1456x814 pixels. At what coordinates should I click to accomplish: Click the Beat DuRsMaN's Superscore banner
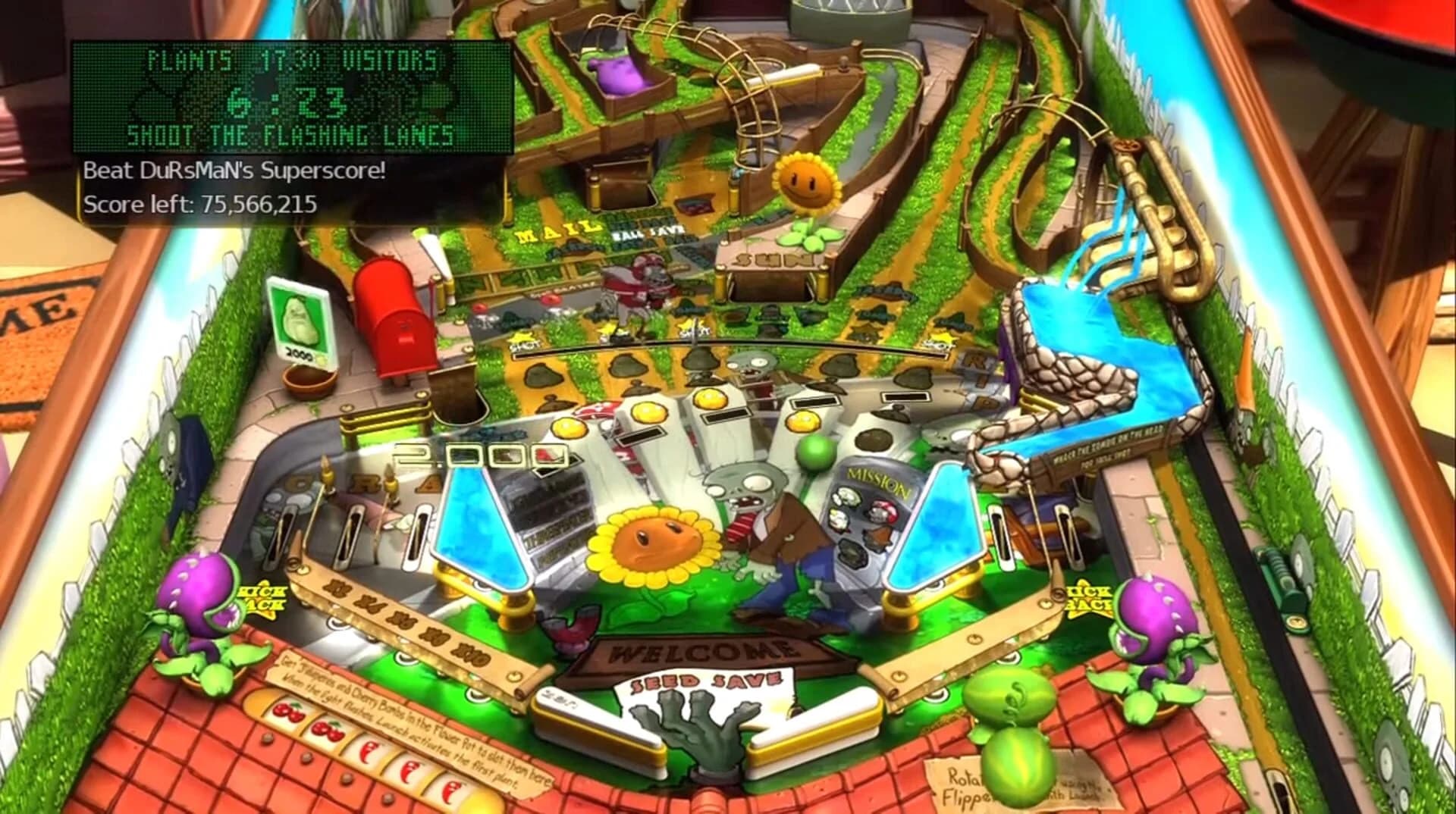click(x=235, y=171)
